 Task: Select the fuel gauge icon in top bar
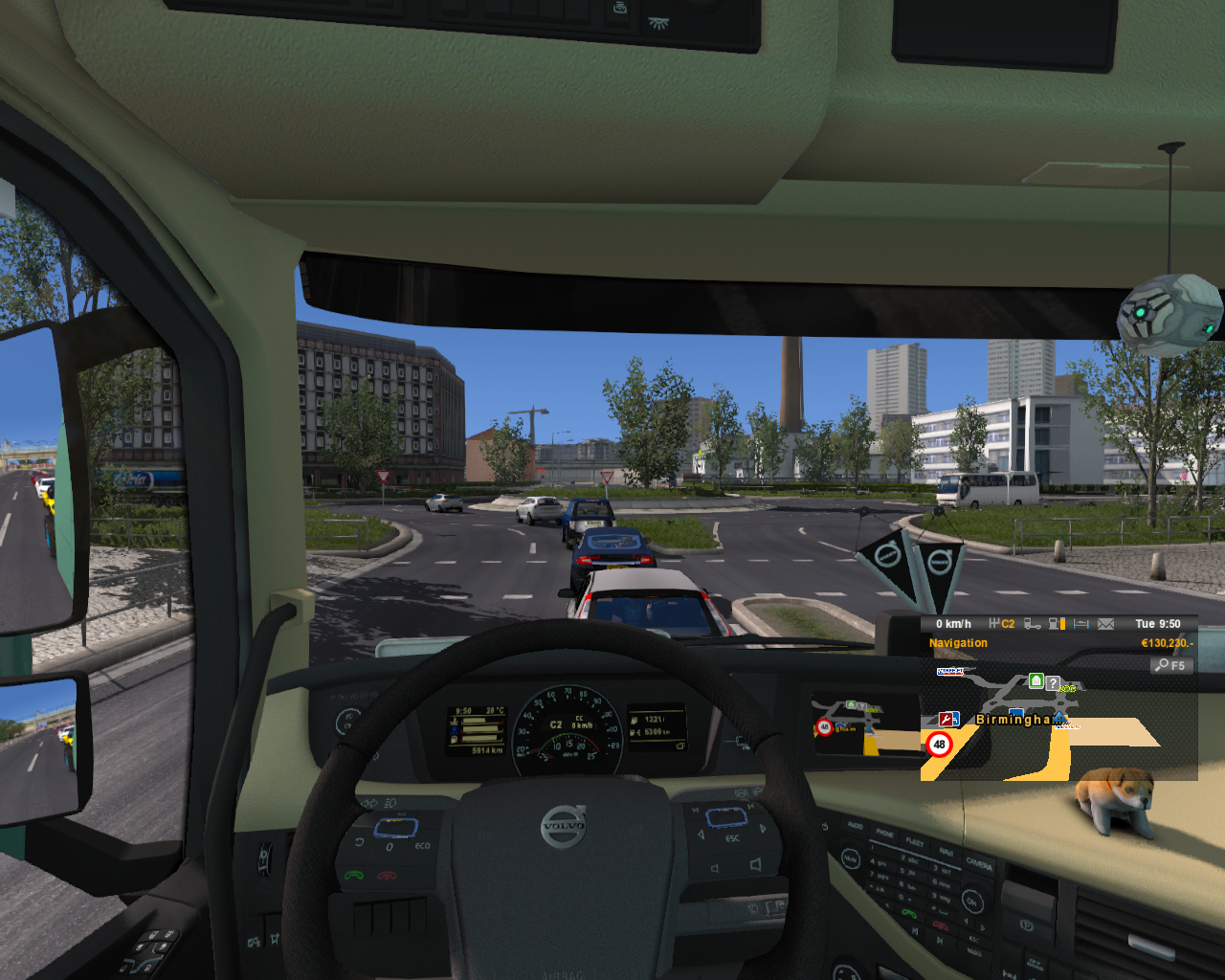tap(1057, 623)
